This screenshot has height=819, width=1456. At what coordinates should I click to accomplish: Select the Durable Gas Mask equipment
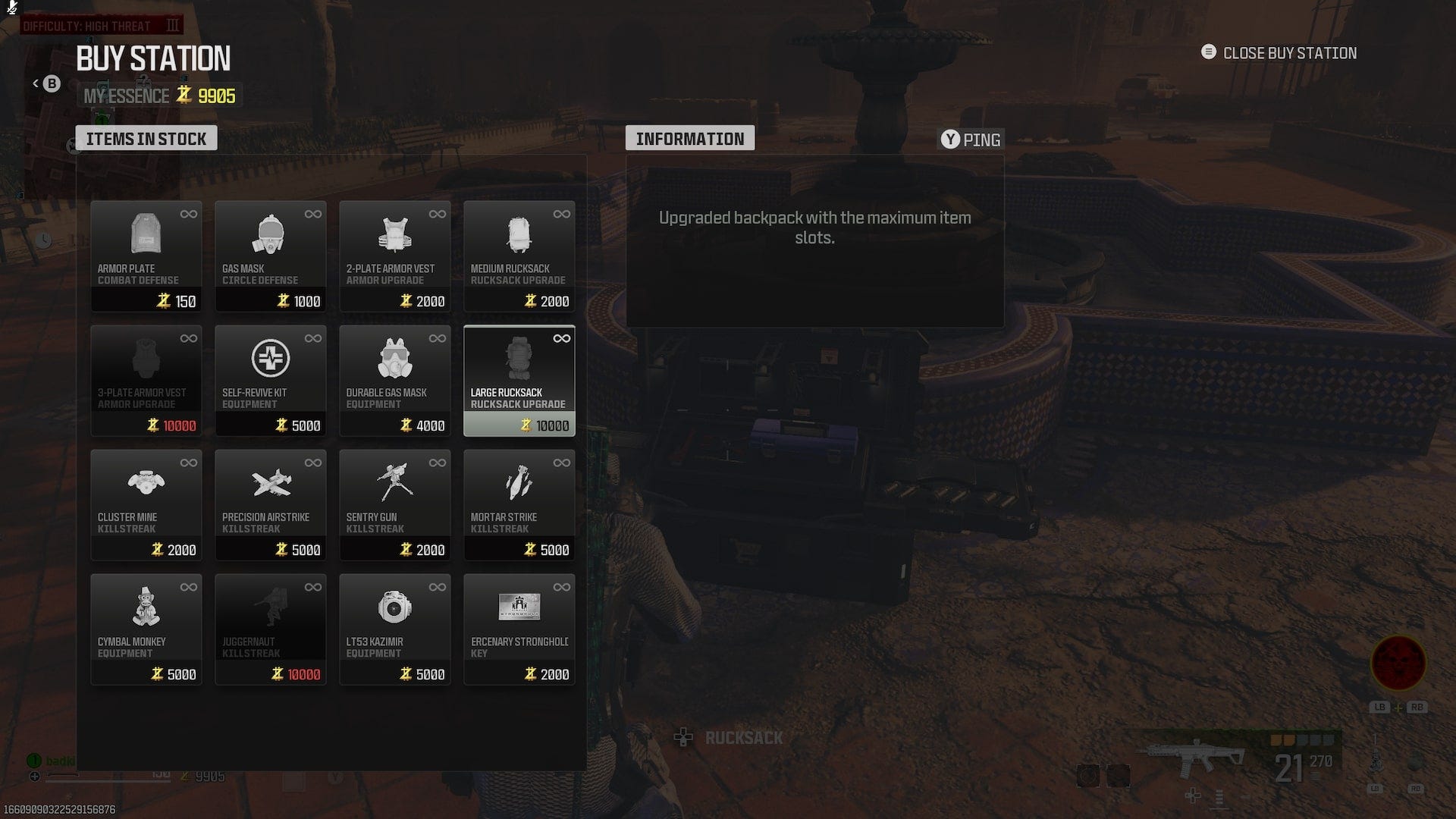[394, 379]
